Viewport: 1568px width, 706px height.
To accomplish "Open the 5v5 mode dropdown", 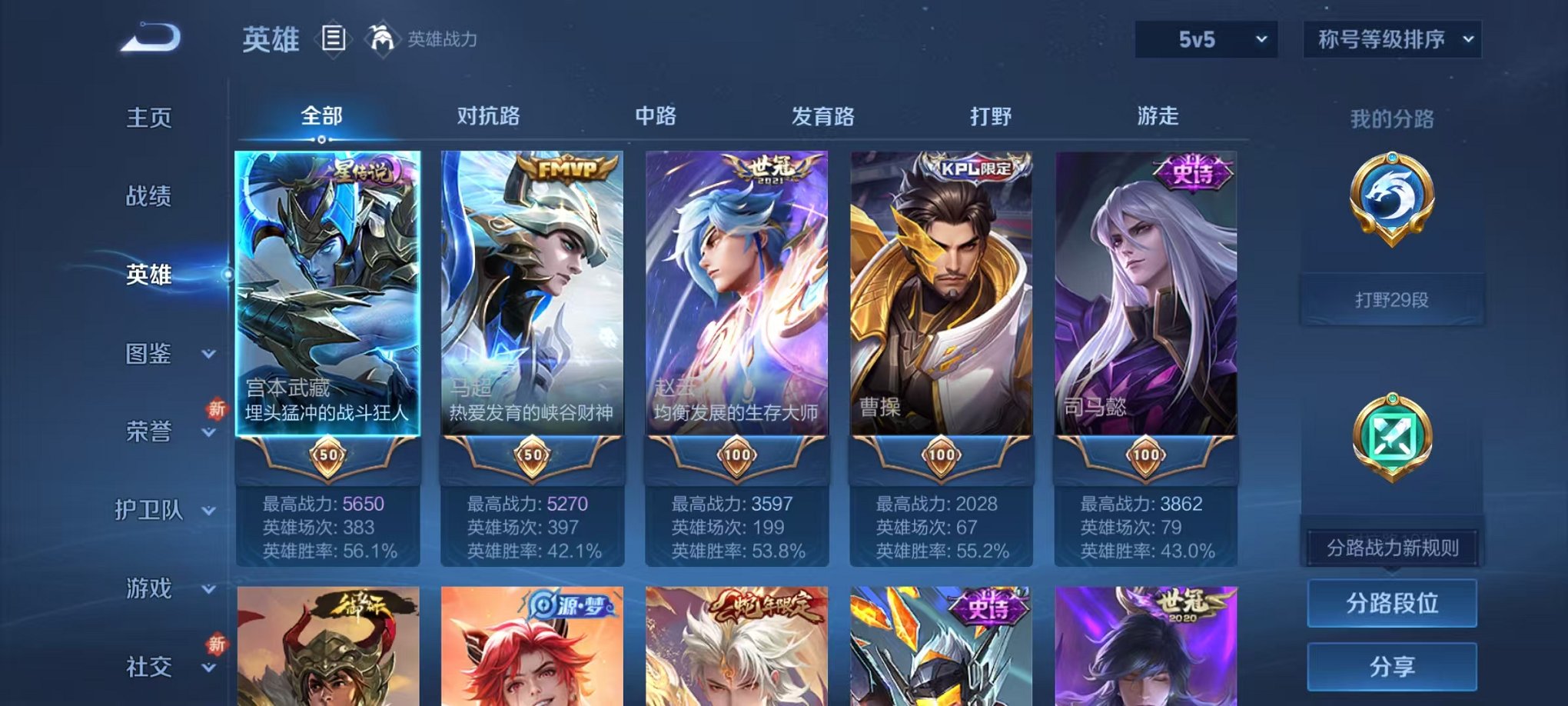I will [x=1204, y=38].
